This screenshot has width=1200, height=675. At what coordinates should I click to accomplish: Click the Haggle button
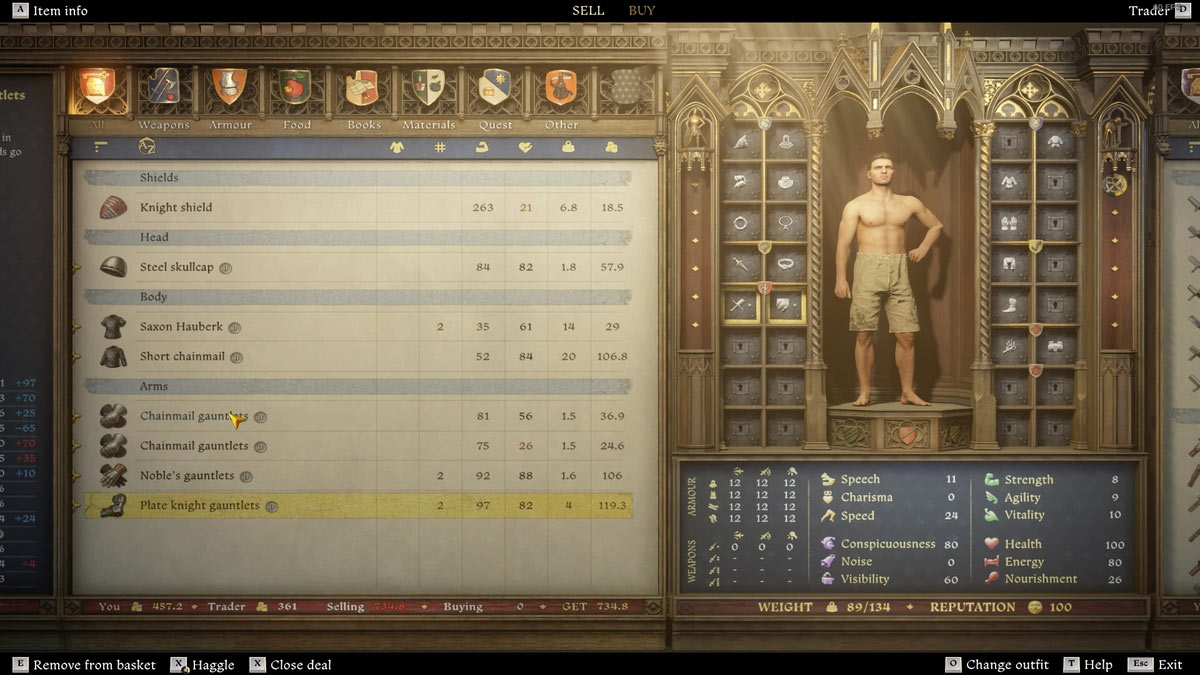[212, 665]
